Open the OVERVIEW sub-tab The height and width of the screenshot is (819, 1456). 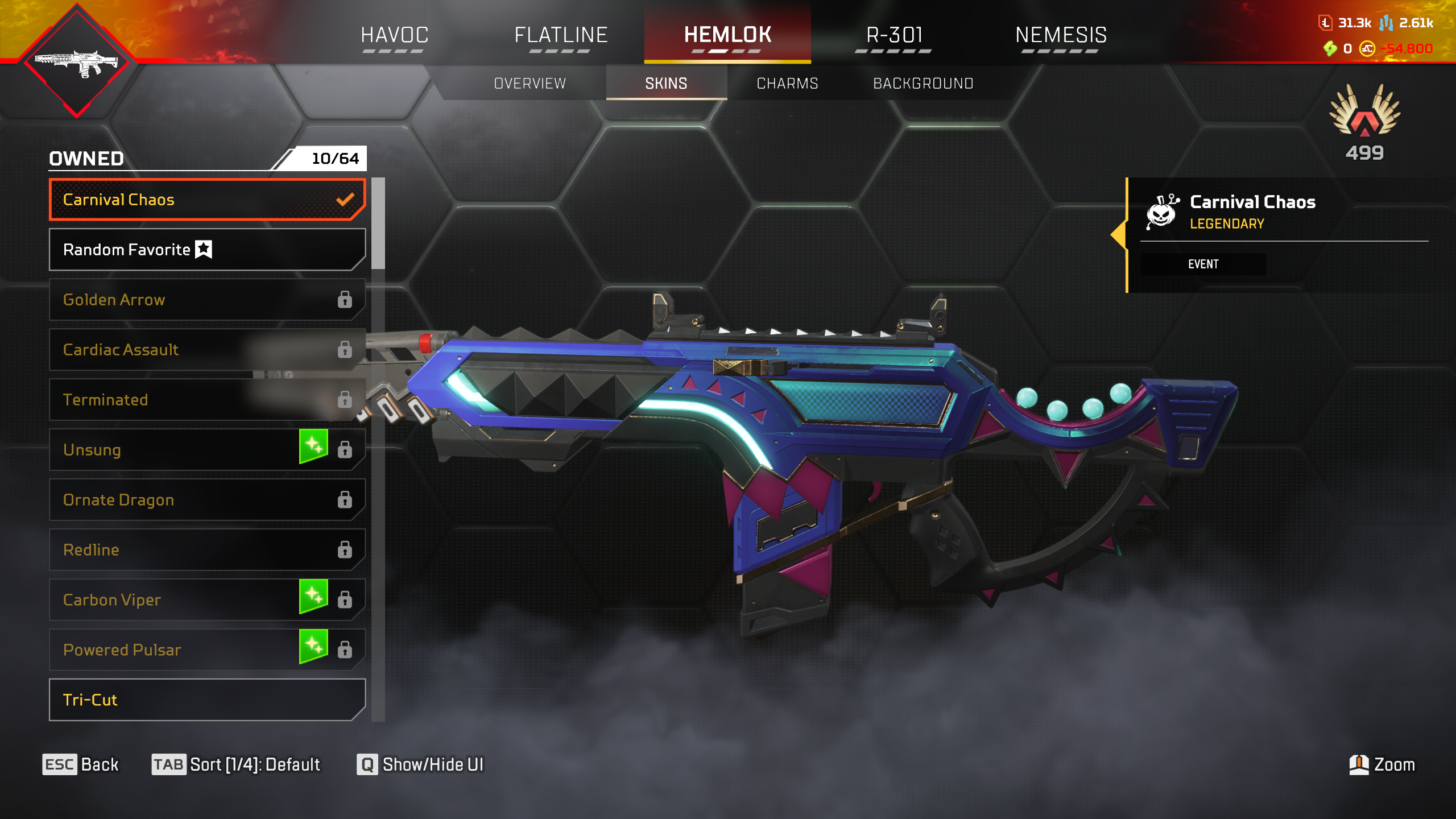[x=530, y=84]
